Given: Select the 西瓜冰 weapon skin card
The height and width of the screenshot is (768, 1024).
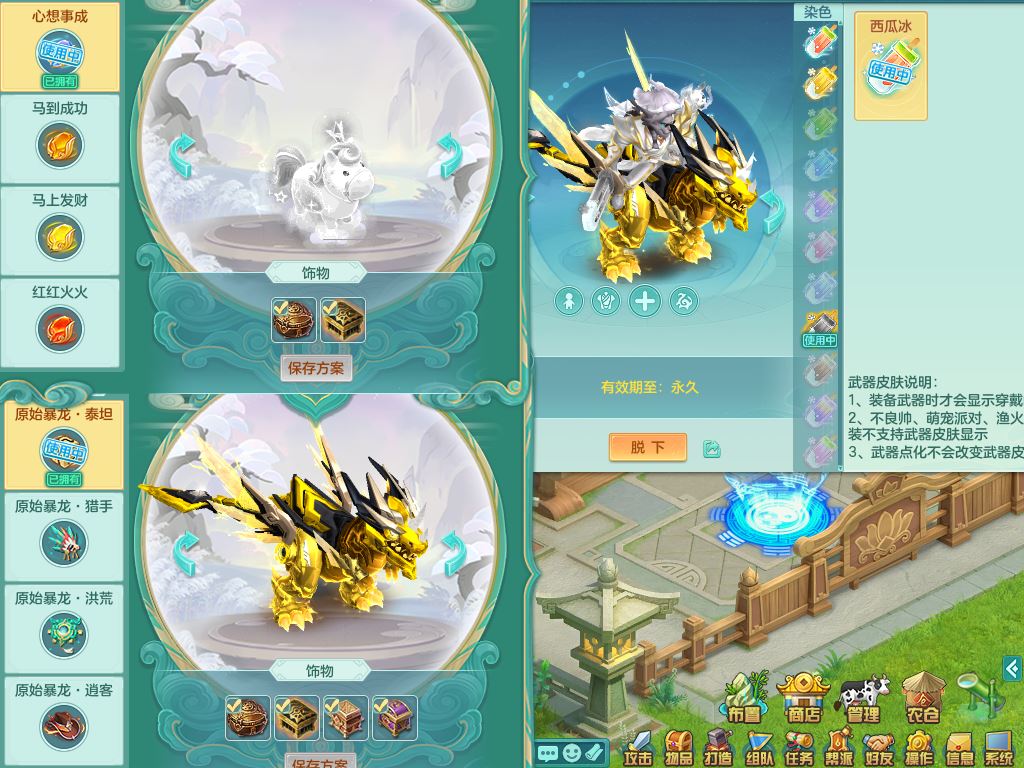Looking at the screenshot, I should click(890, 65).
